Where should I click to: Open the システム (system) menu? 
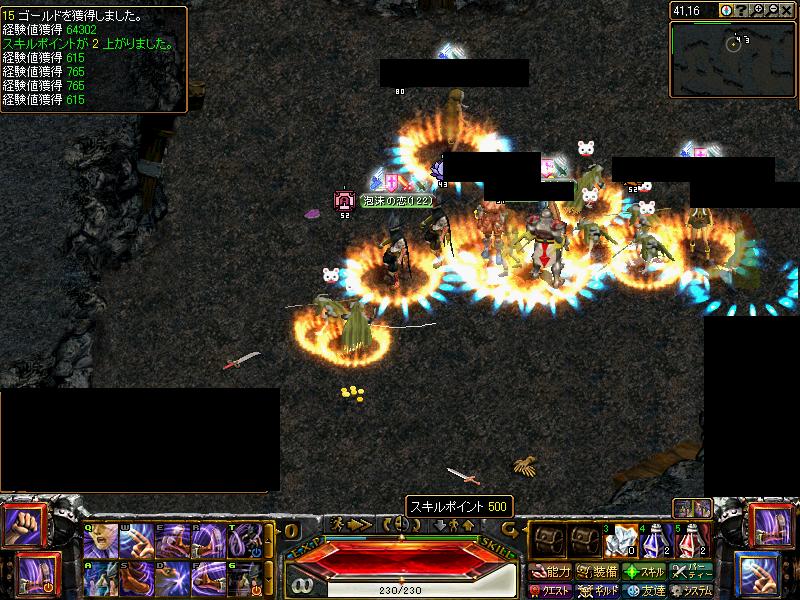692,590
